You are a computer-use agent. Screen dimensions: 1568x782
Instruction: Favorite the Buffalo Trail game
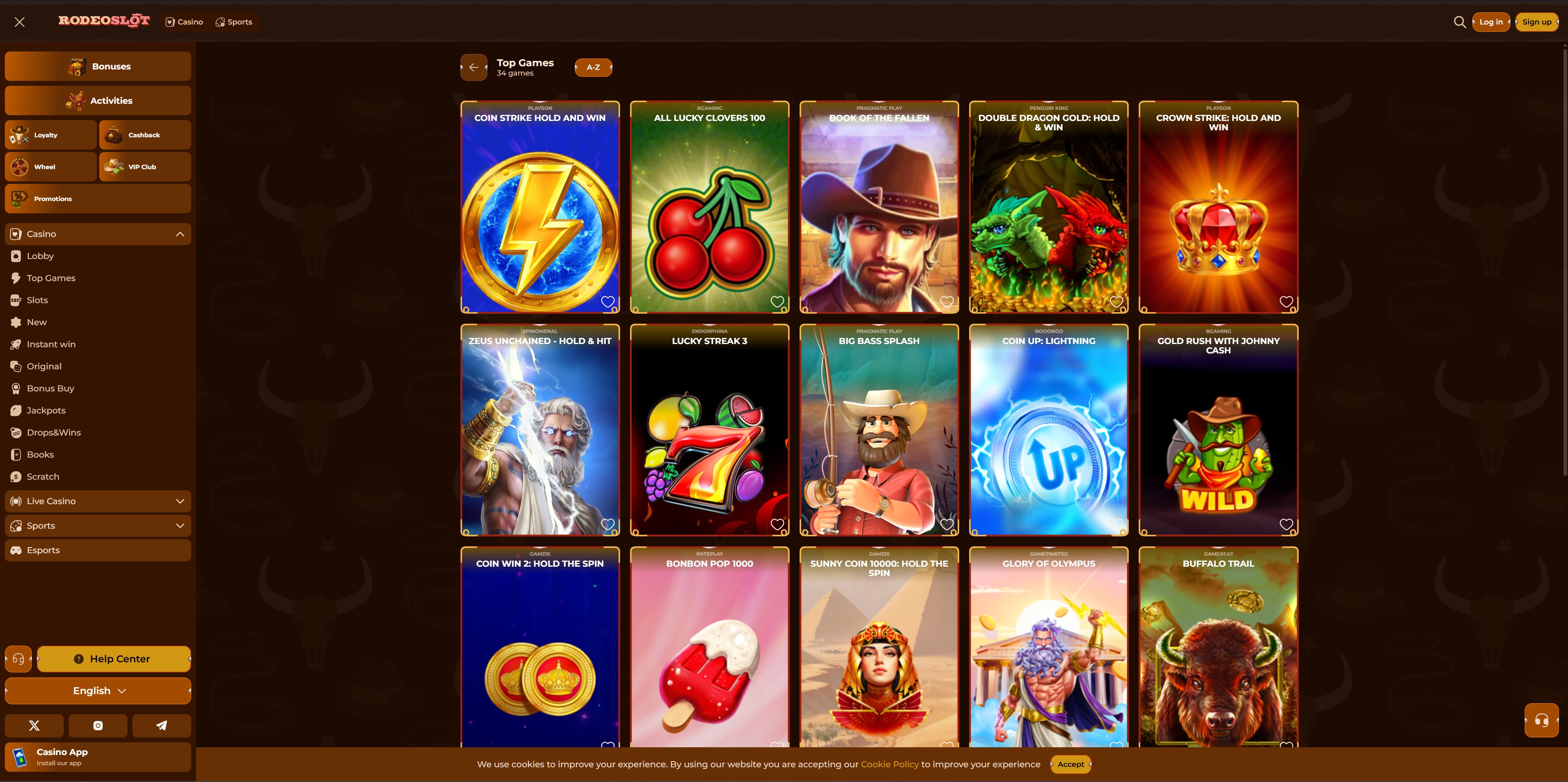[x=1286, y=746]
